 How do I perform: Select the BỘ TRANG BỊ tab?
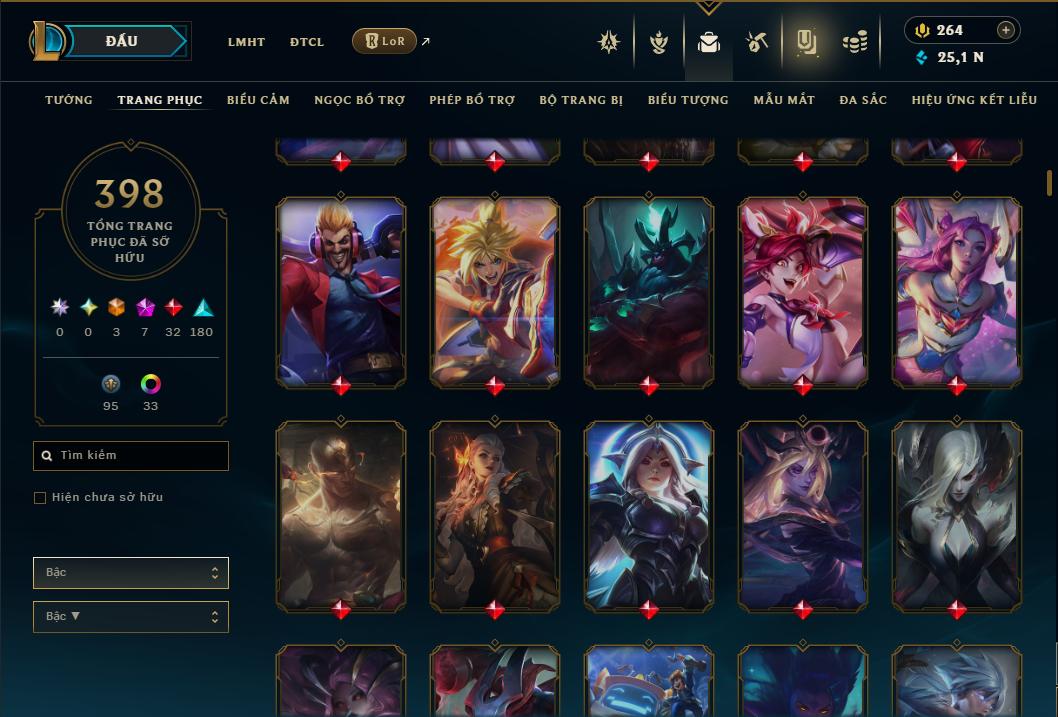coord(581,100)
